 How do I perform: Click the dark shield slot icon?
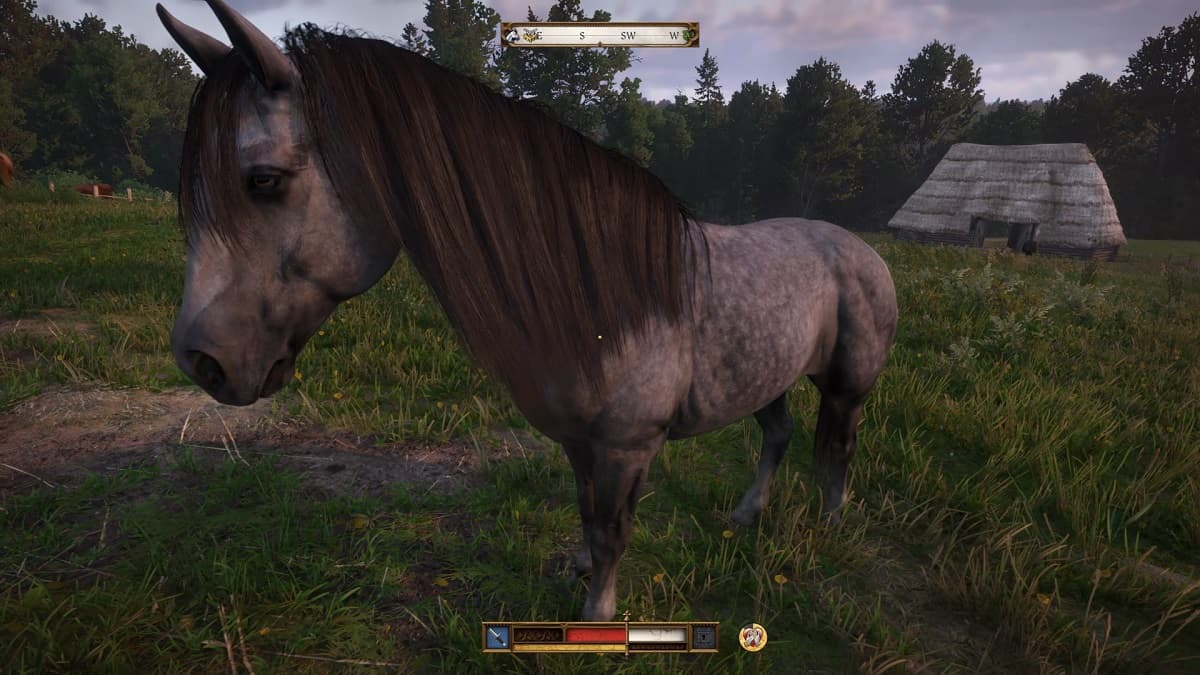click(x=704, y=636)
